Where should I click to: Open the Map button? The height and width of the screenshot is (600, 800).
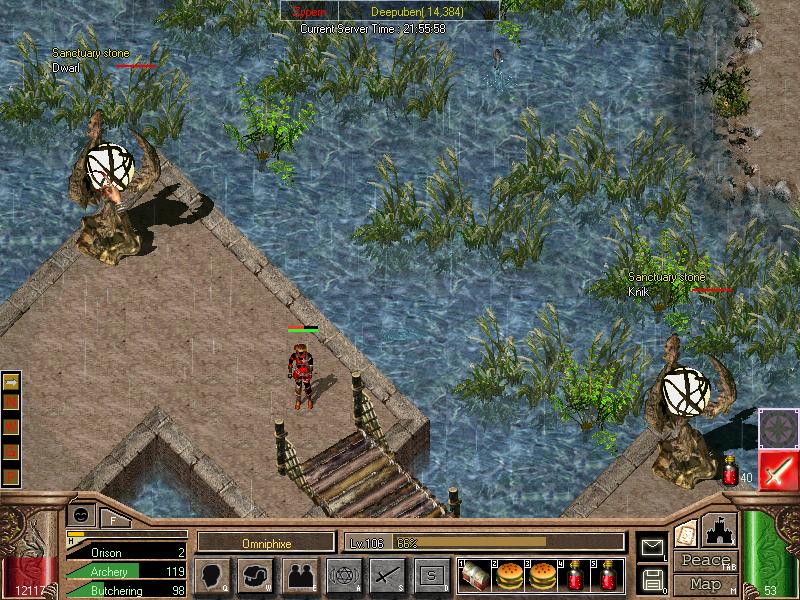click(705, 583)
